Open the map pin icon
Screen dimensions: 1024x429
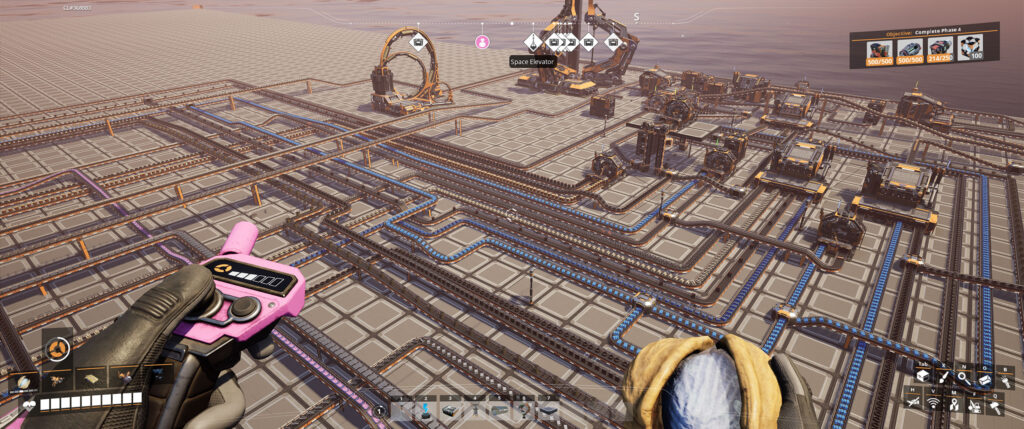tap(955, 405)
